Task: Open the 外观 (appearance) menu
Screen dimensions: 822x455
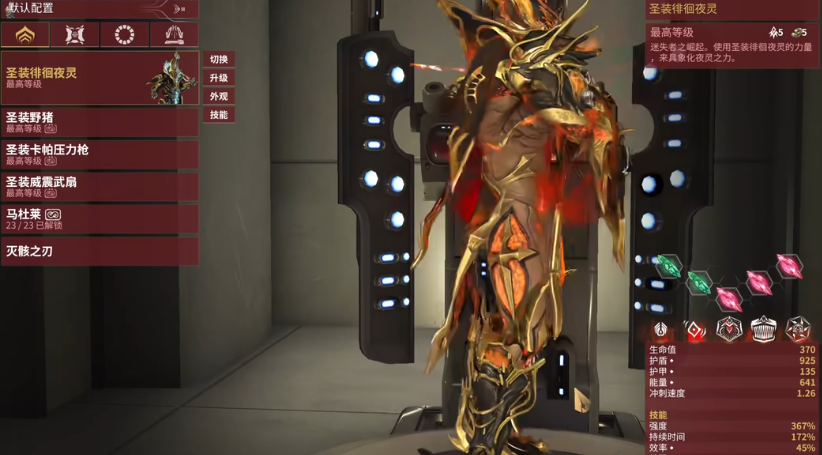Action: (x=219, y=97)
